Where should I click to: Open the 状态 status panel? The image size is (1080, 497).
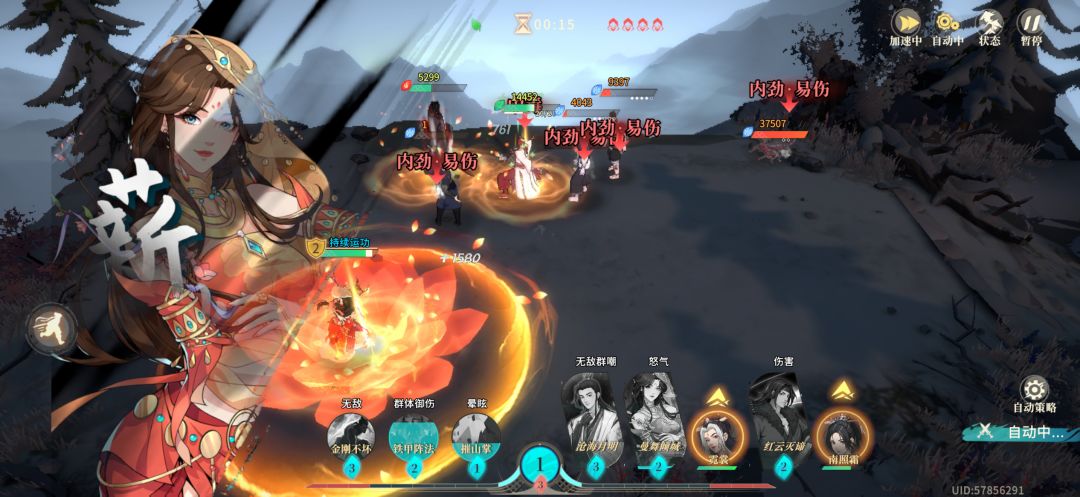[x=989, y=24]
